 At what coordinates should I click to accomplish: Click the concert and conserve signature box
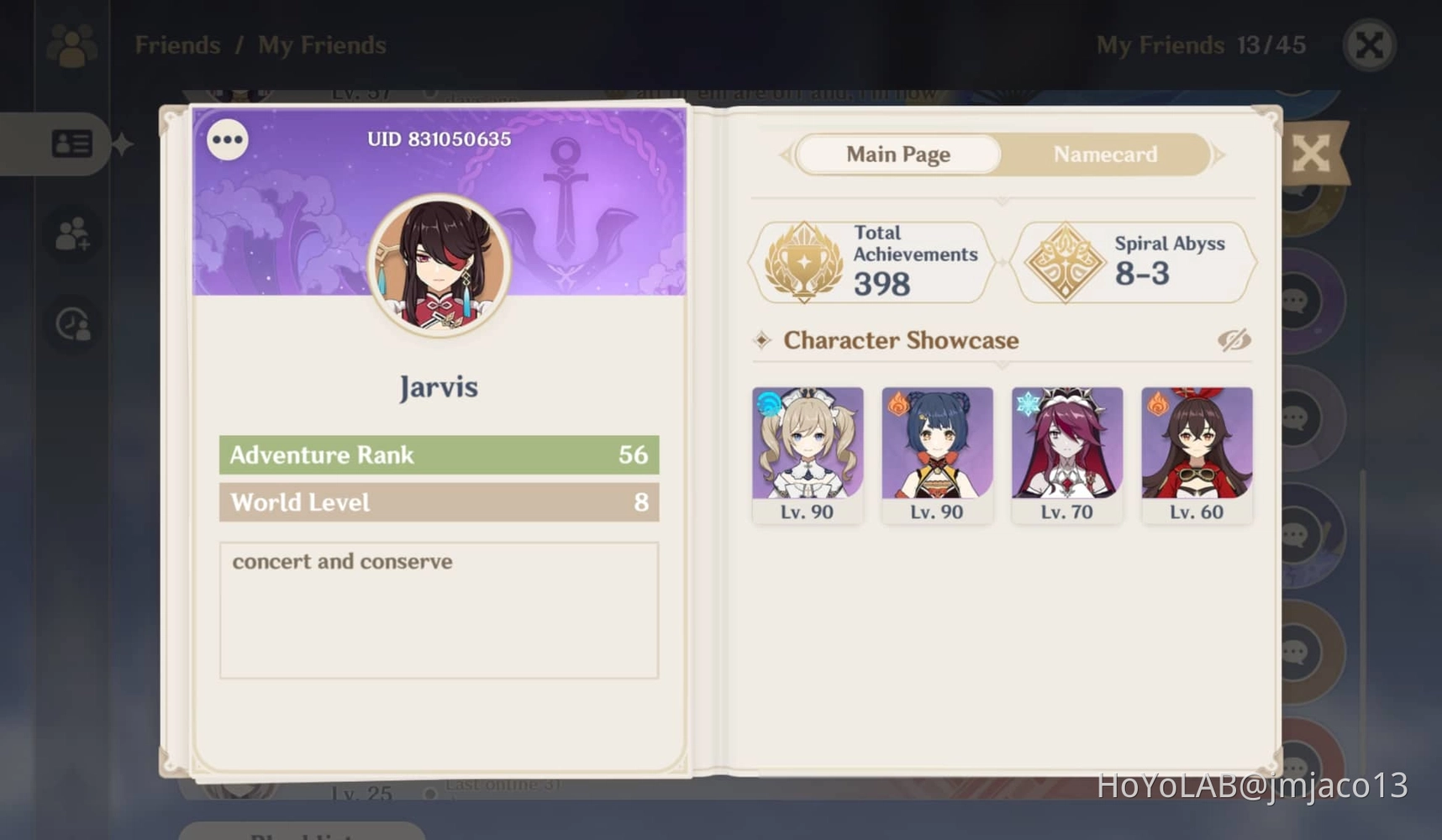click(x=438, y=609)
